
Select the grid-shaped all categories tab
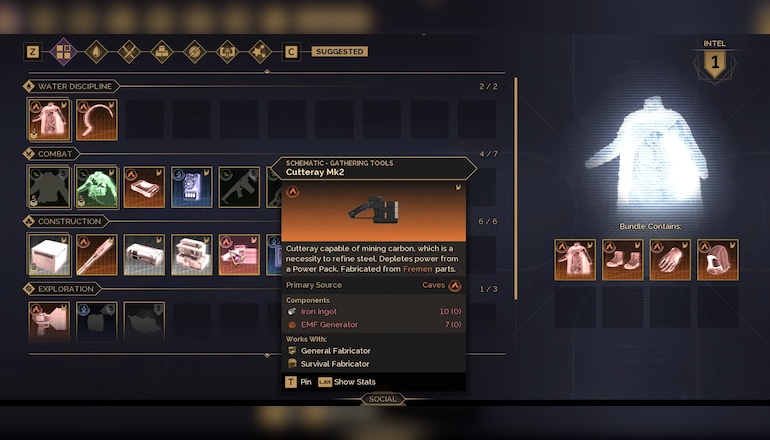62,51
